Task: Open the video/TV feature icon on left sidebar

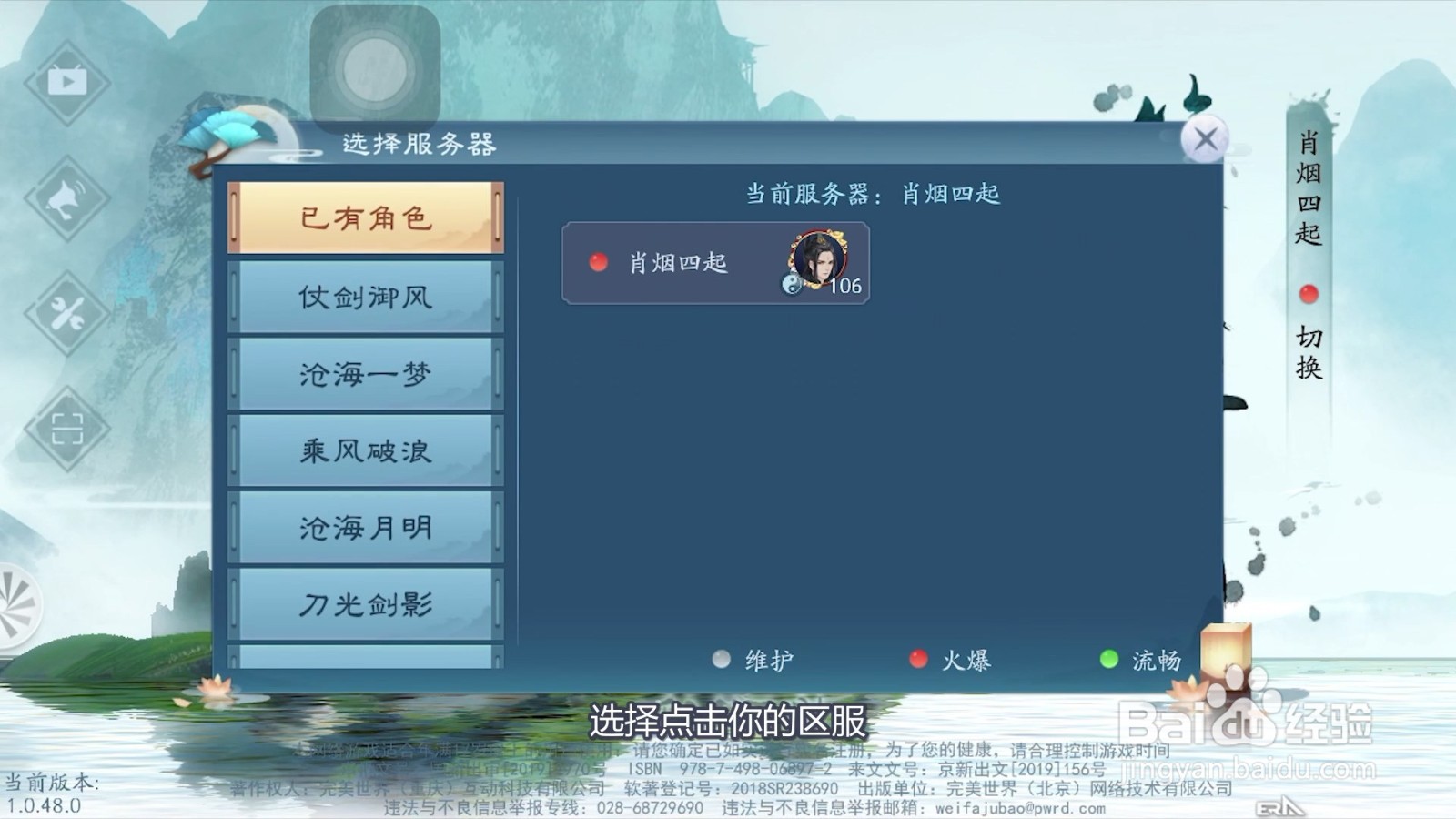Action: [66, 82]
